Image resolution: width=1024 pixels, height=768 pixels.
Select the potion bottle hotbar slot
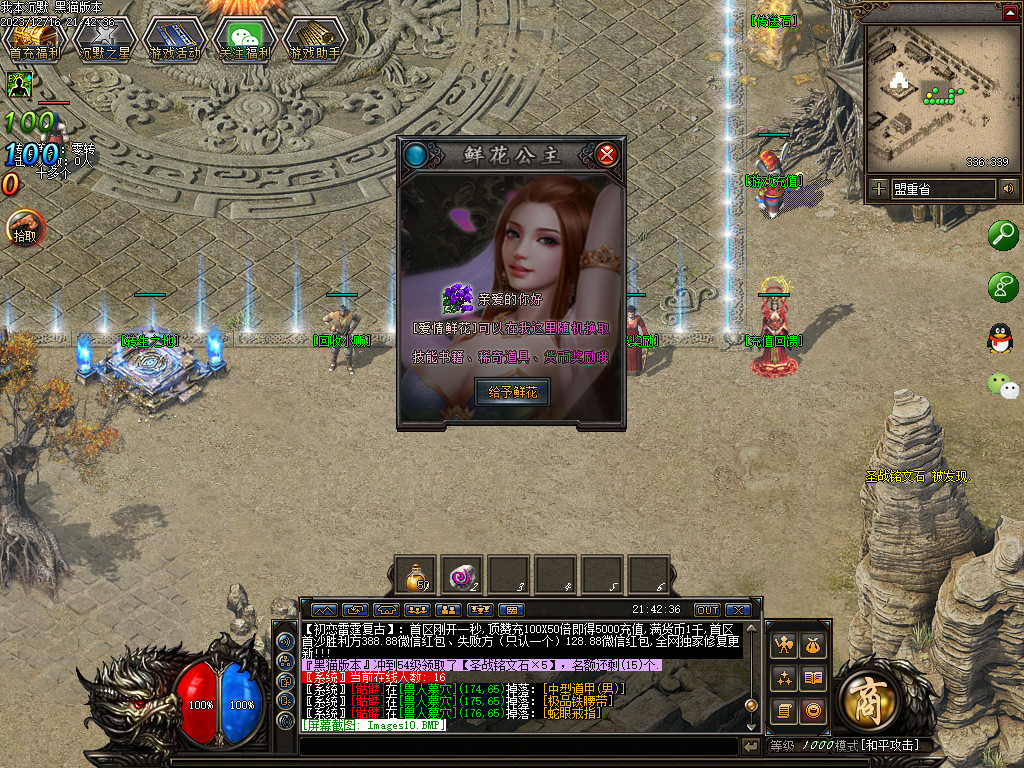tap(415, 576)
